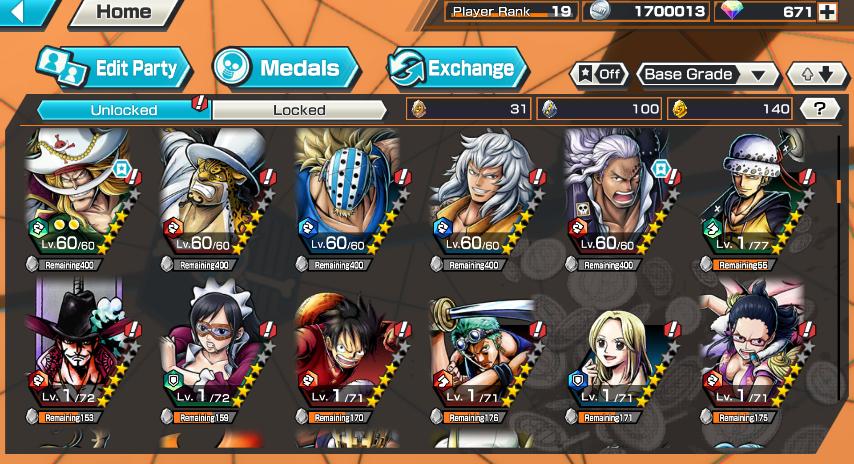Open the question mark help button
The image size is (854, 464).
coord(820,109)
